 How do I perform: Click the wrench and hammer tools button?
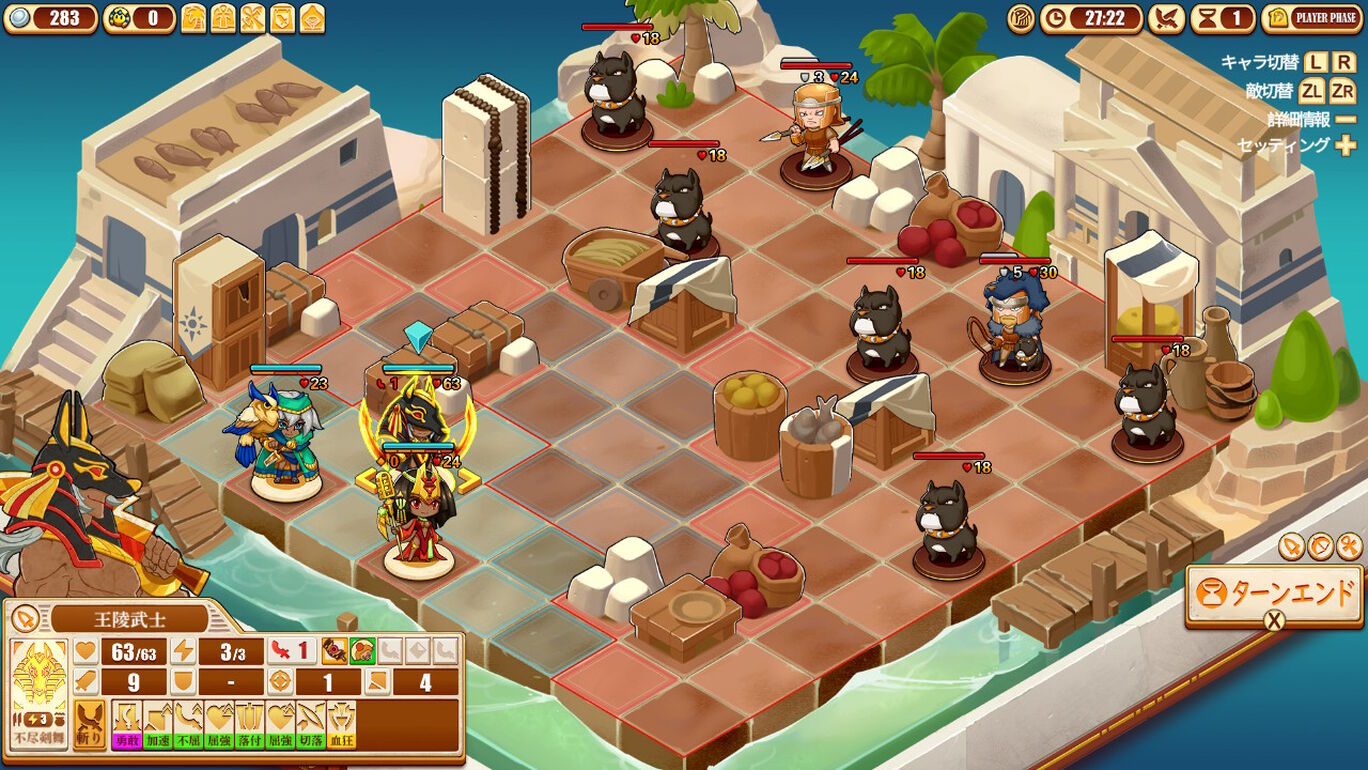pos(1348,546)
